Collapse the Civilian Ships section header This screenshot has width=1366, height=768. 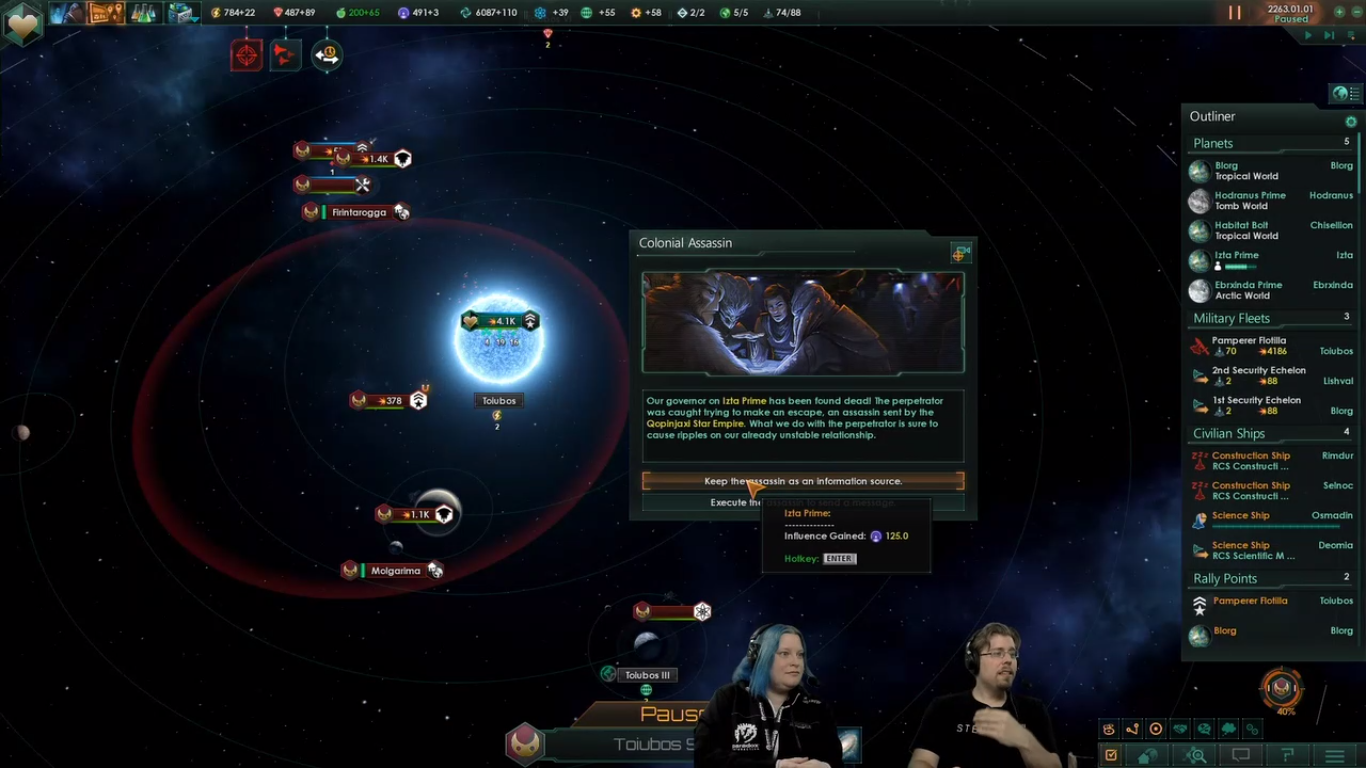click(1229, 433)
